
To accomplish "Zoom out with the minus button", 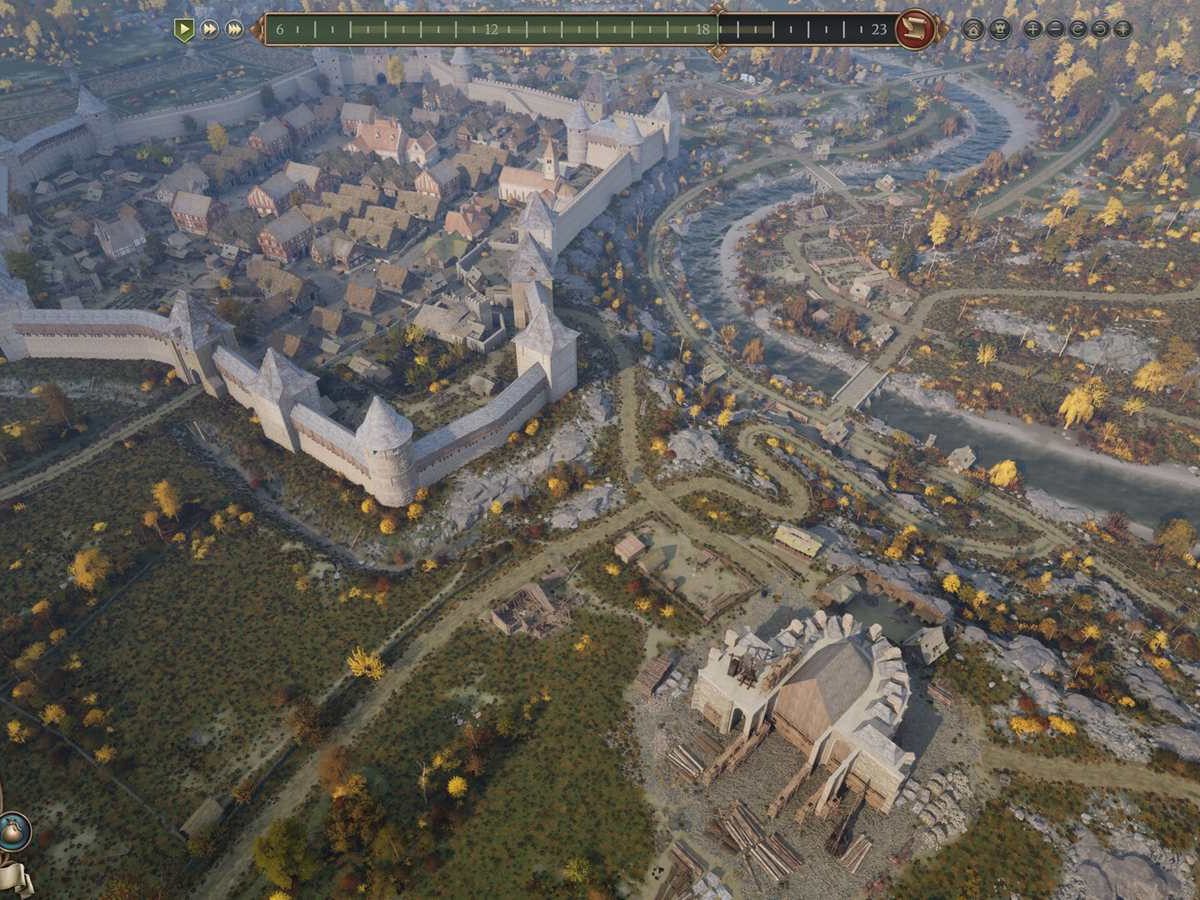I will pos(1056,29).
